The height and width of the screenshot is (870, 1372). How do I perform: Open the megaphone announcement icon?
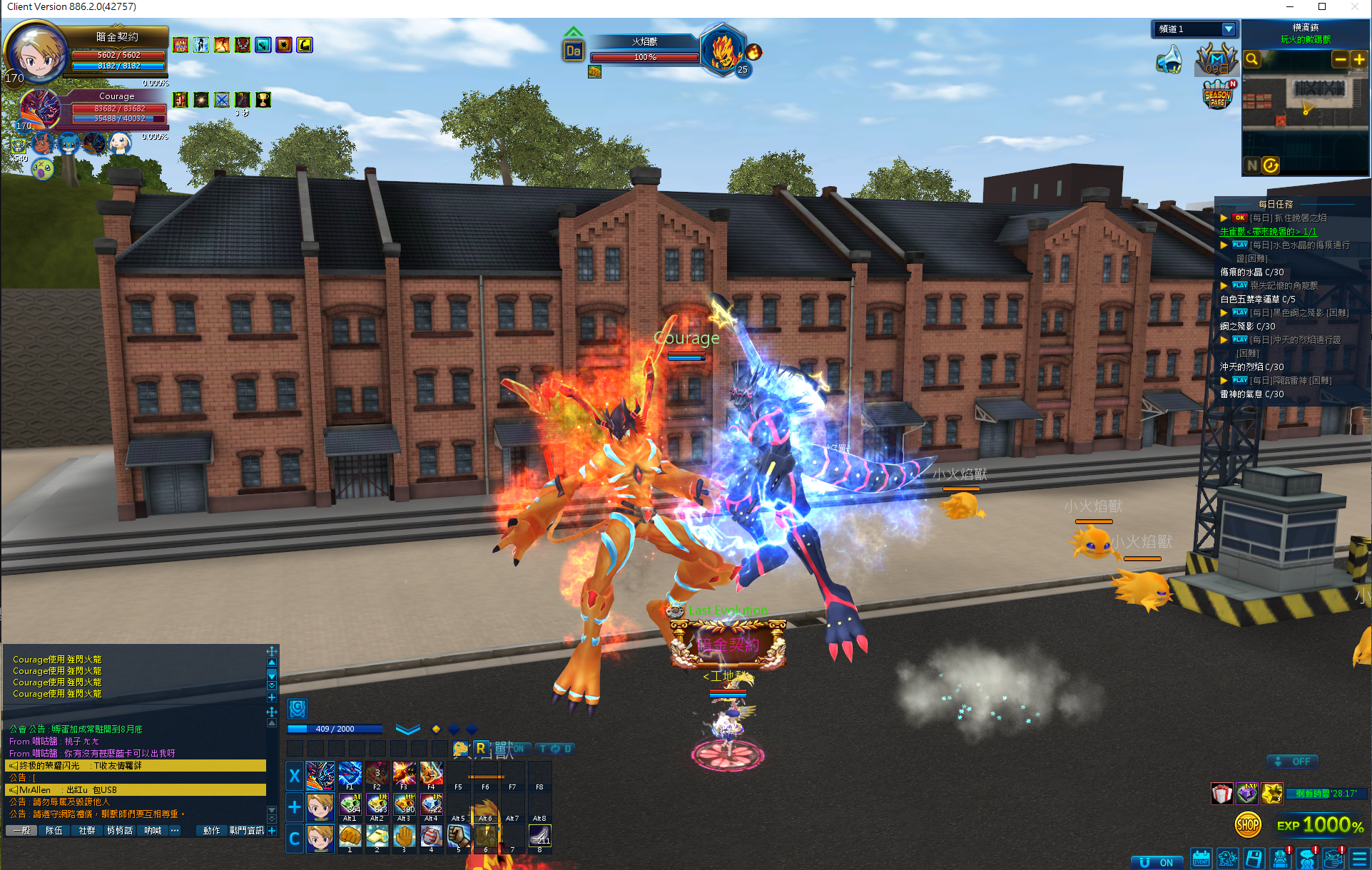pos(1169,61)
